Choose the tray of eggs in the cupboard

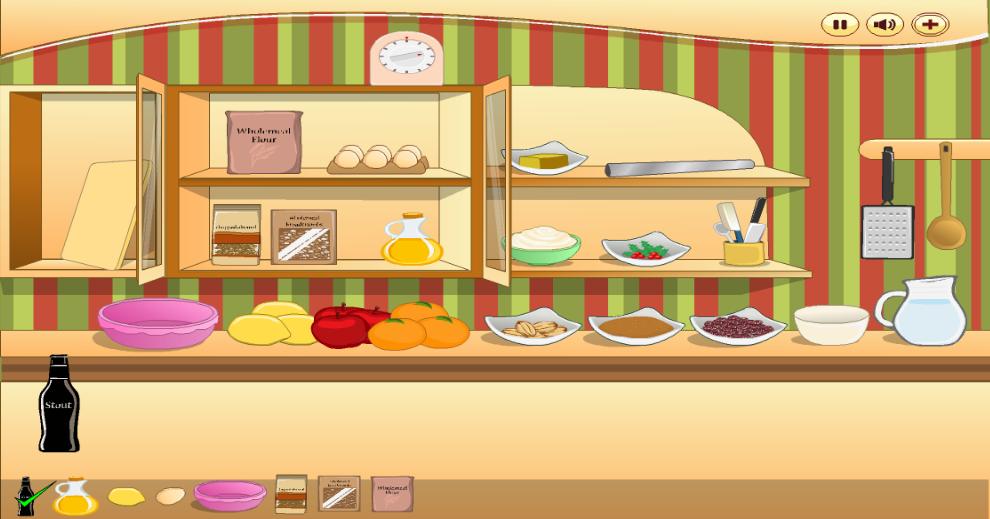click(x=378, y=159)
